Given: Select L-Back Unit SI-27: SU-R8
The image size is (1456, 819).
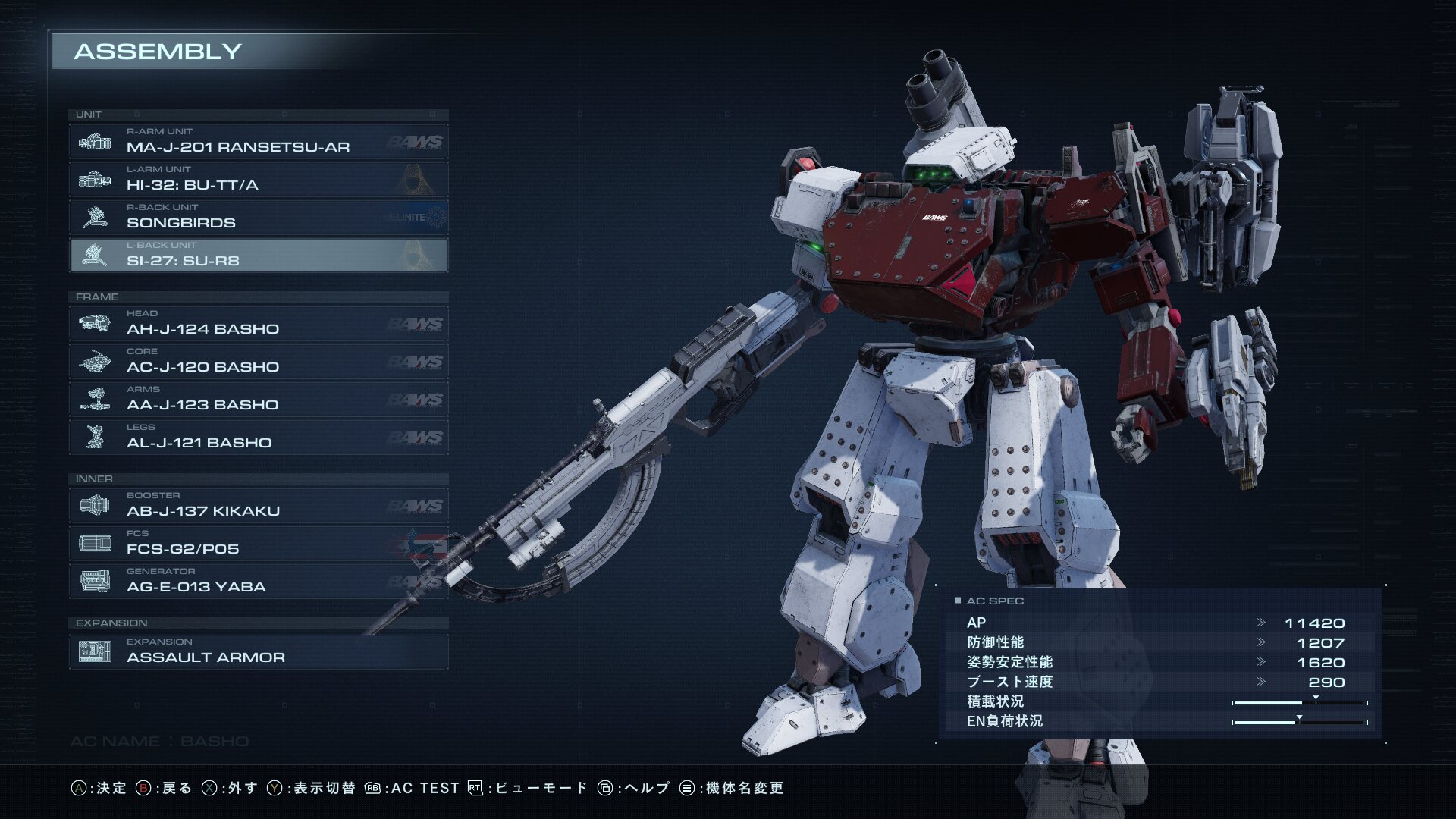Looking at the screenshot, I should [x=258, y=256].
